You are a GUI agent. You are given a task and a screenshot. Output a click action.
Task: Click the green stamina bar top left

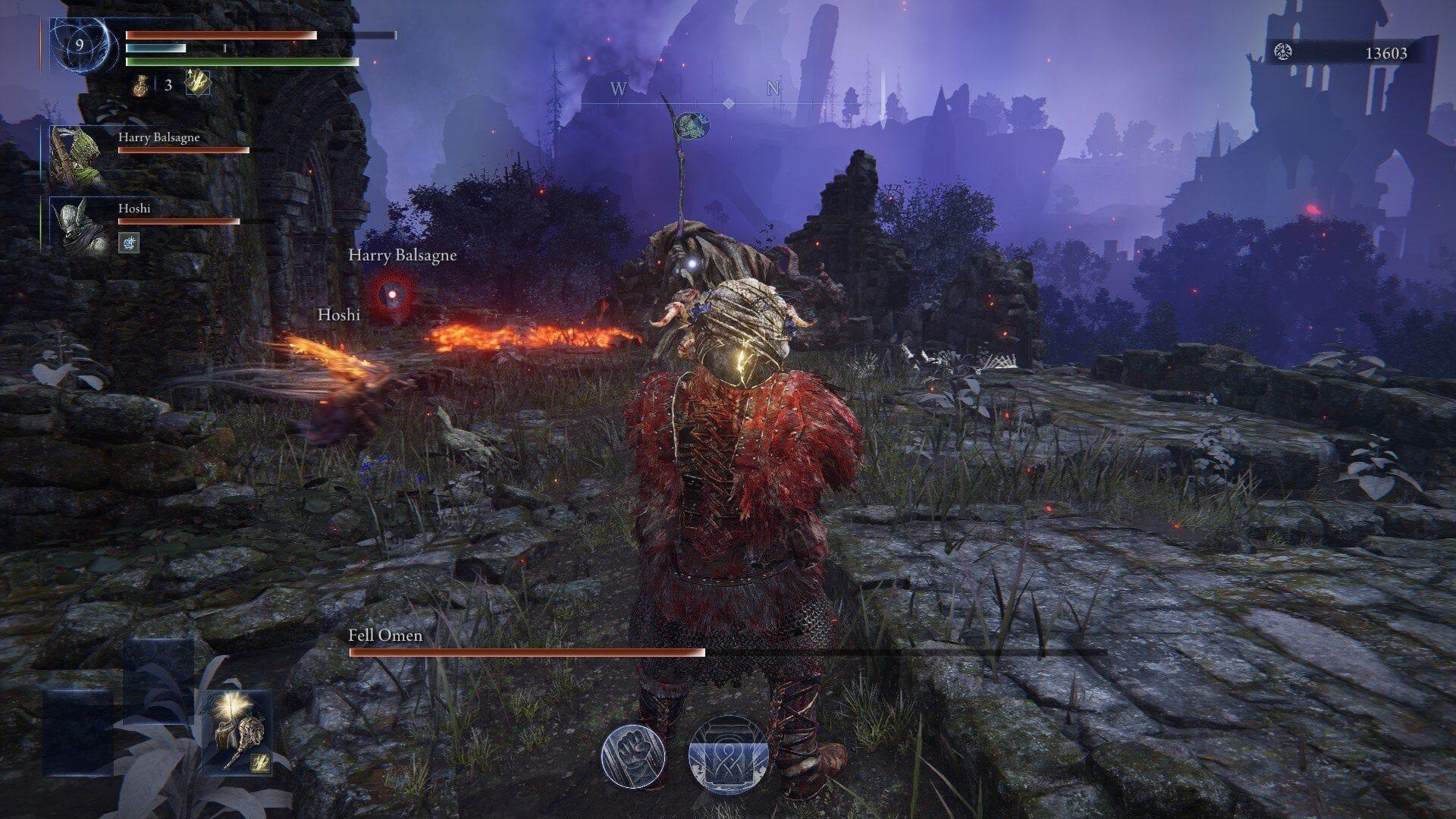[x=243, y=61]
